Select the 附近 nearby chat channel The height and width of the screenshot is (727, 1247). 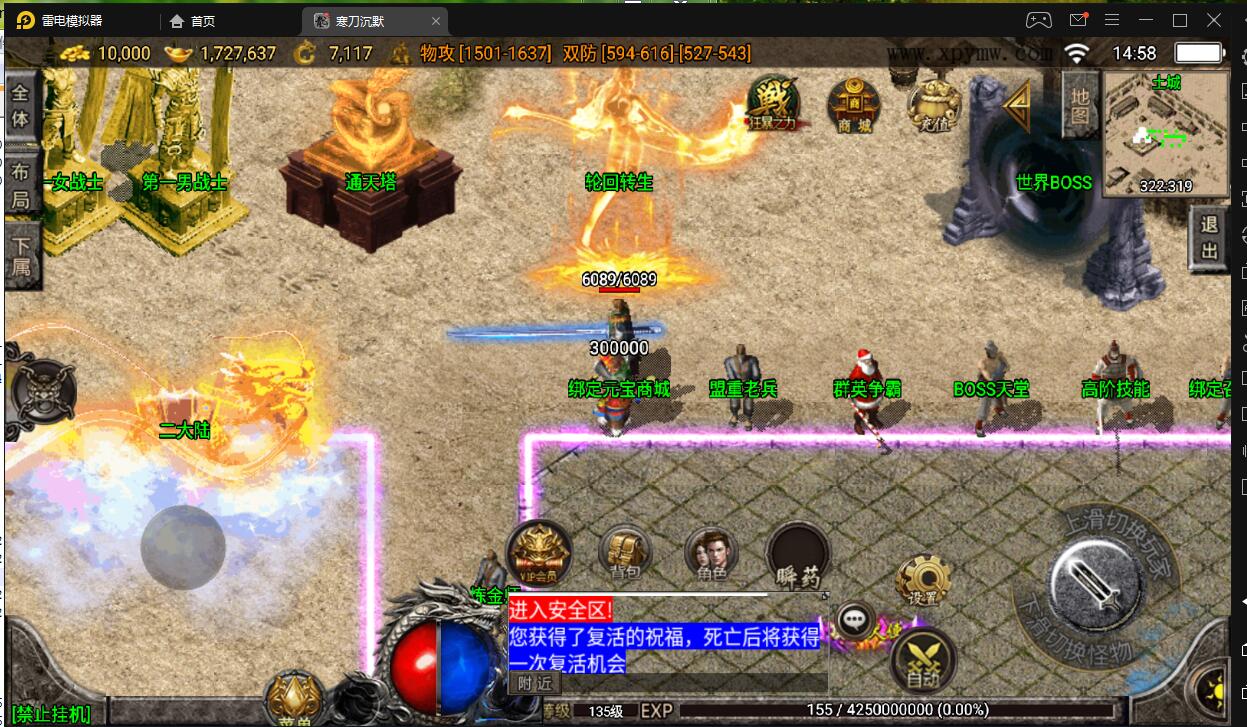point(535,683)
